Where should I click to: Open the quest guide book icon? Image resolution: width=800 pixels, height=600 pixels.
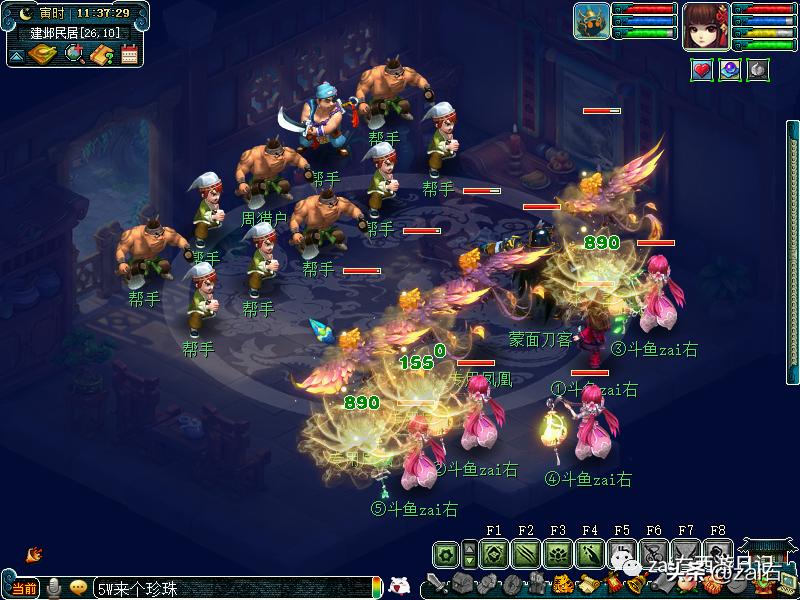click(x=101, y=54)
